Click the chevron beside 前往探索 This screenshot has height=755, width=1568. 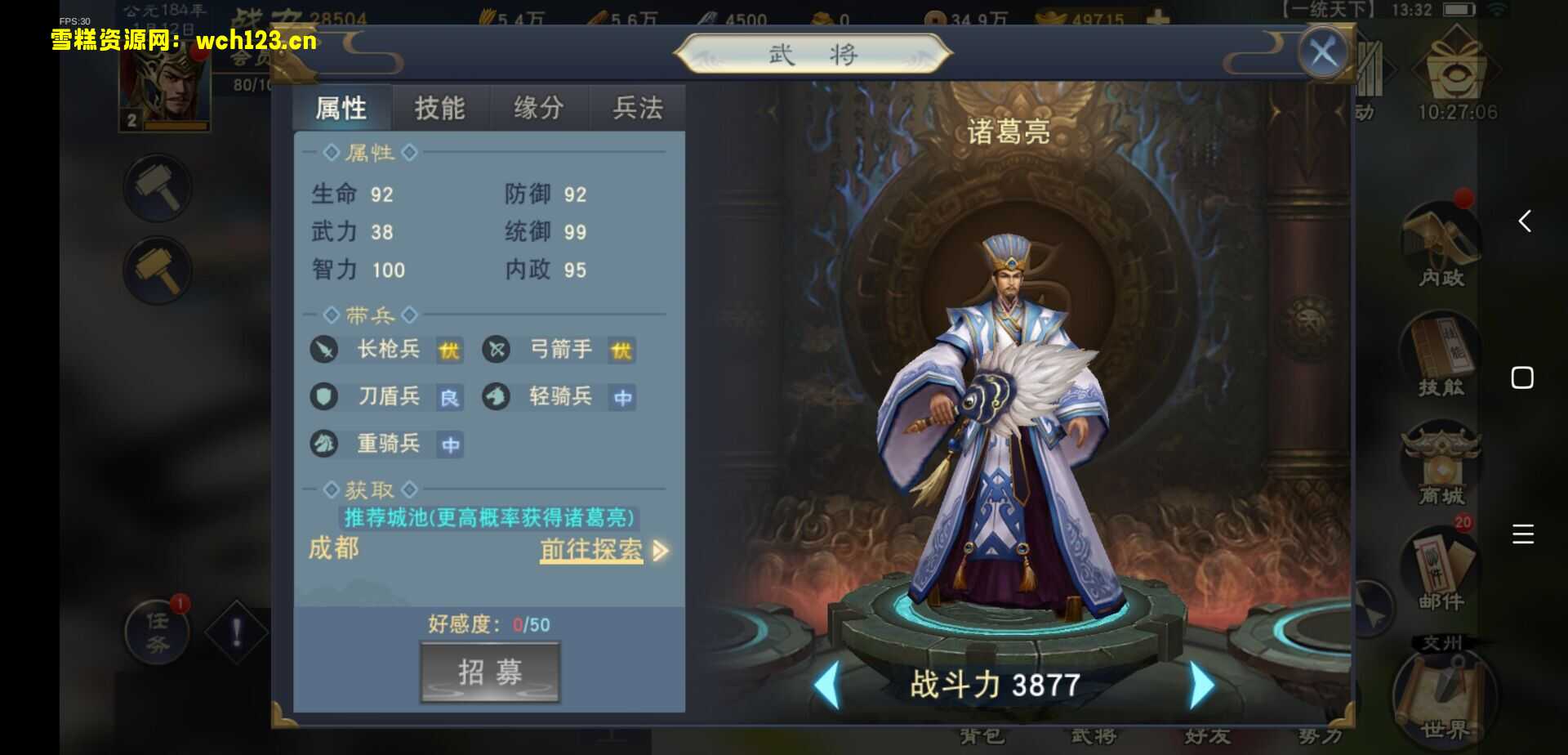[x=660, y=552]
